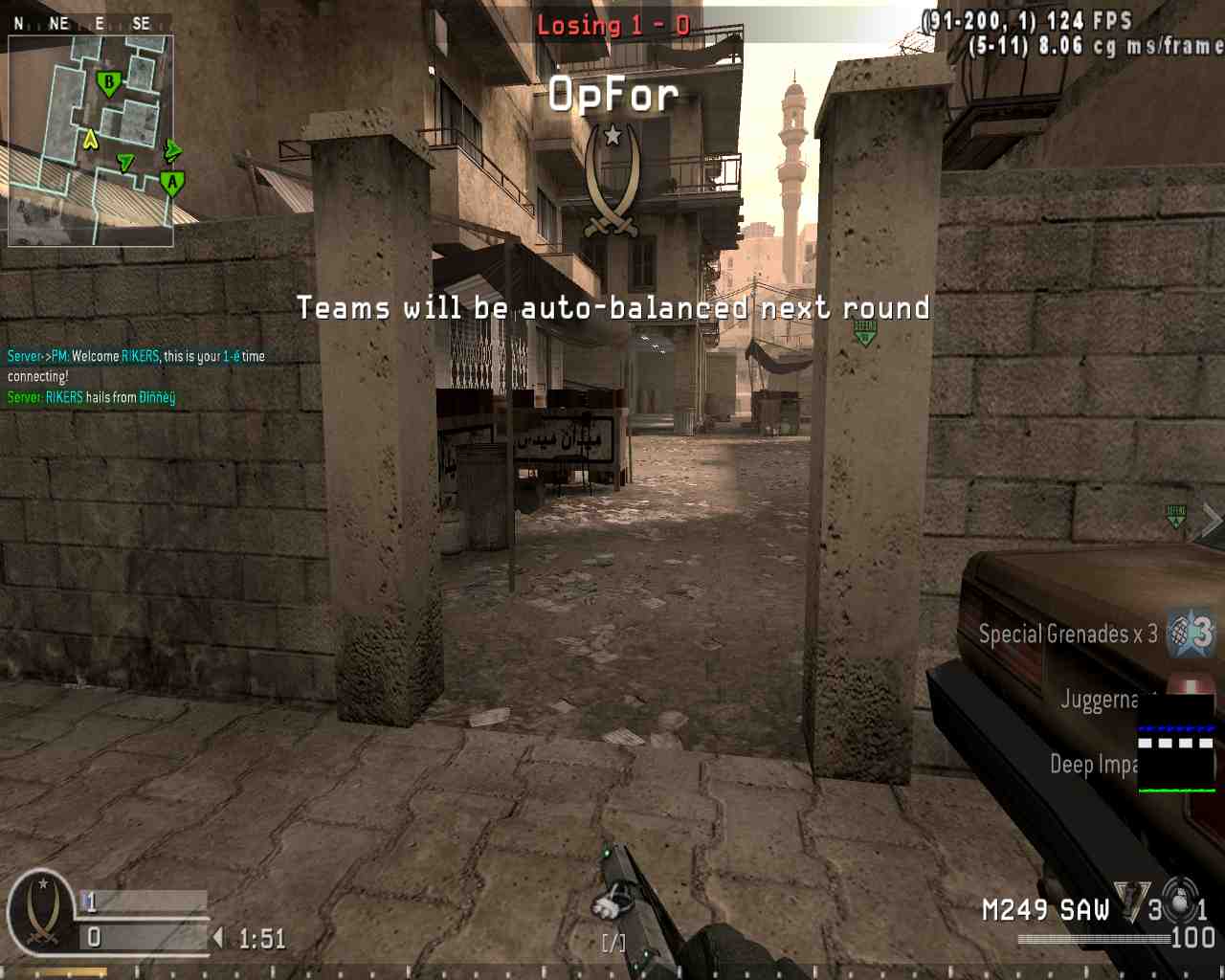Select objective marker A on the minimap

(171, 182)
